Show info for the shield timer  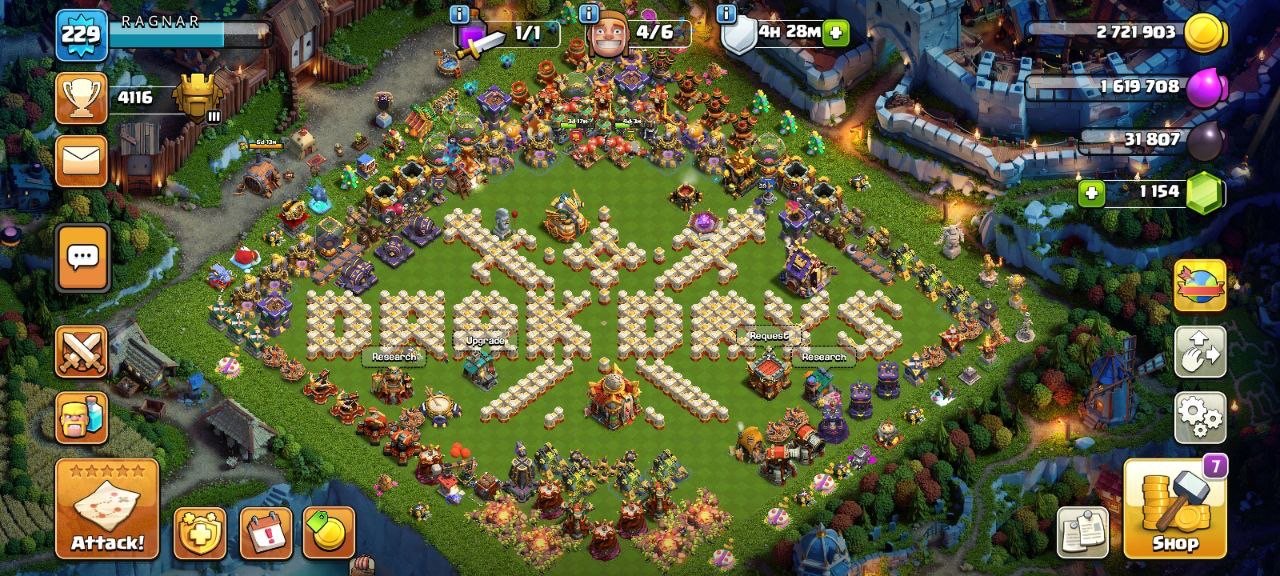726,14
